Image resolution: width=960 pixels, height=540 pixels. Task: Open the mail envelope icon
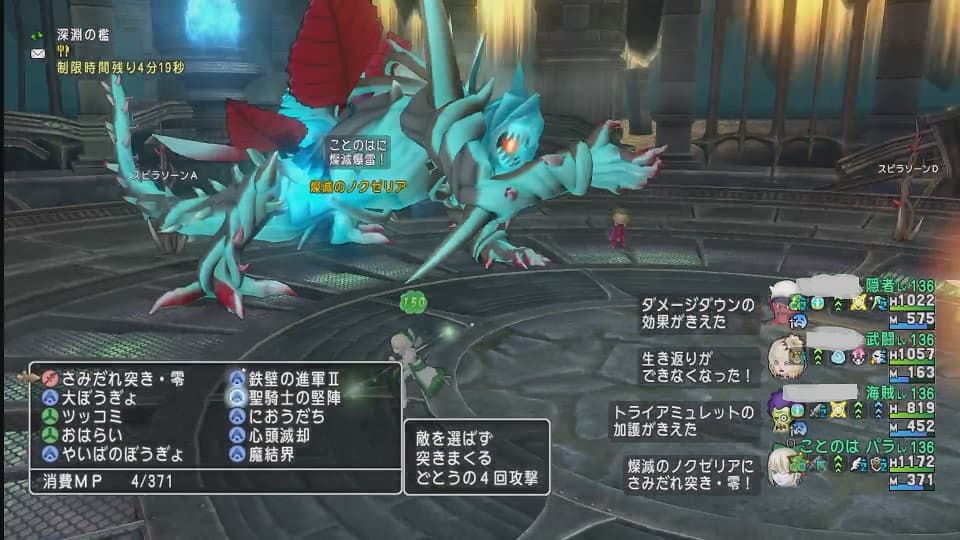38,55
